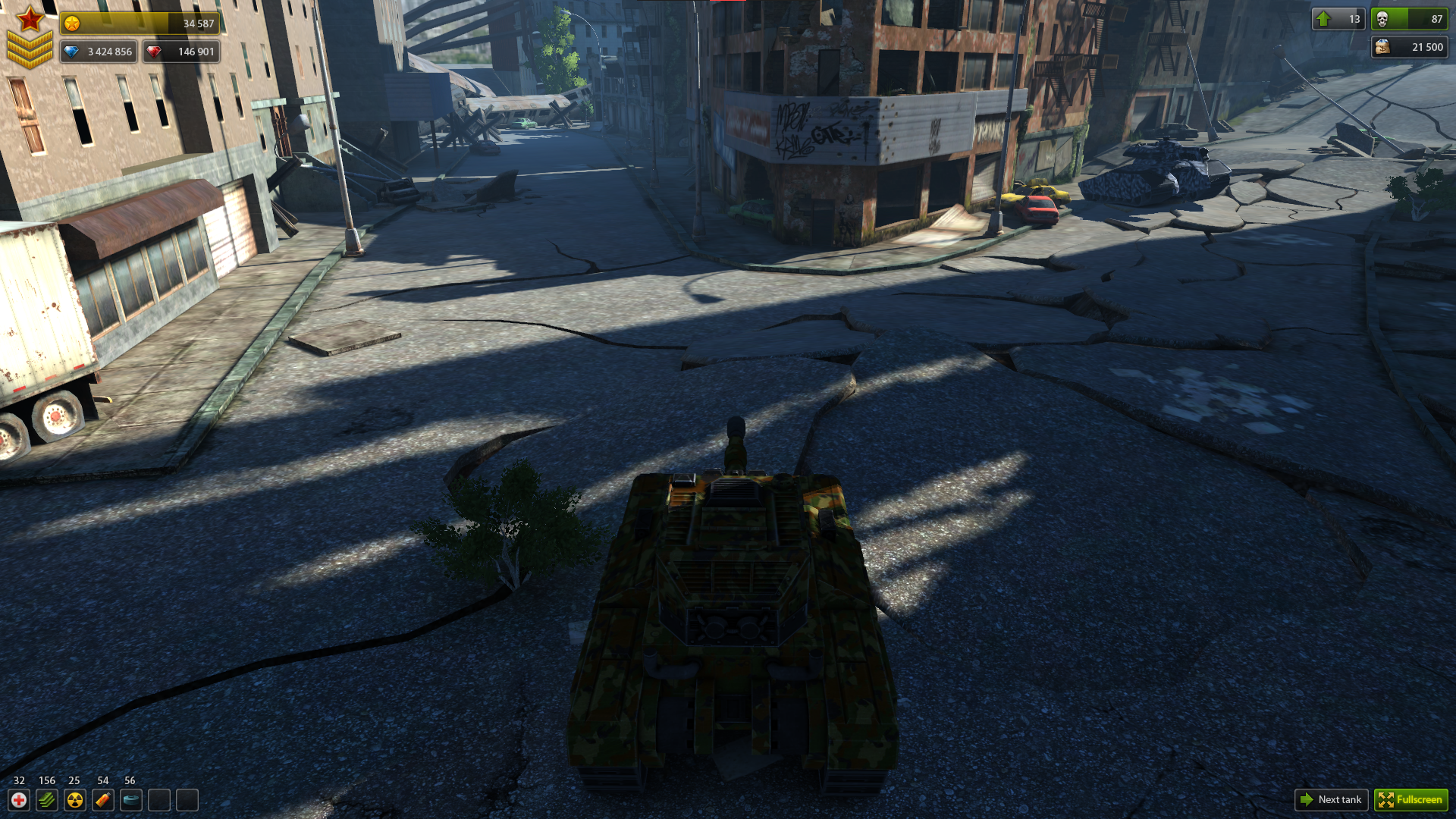Select the yellow radiation symbol supply

click(75, 800)
